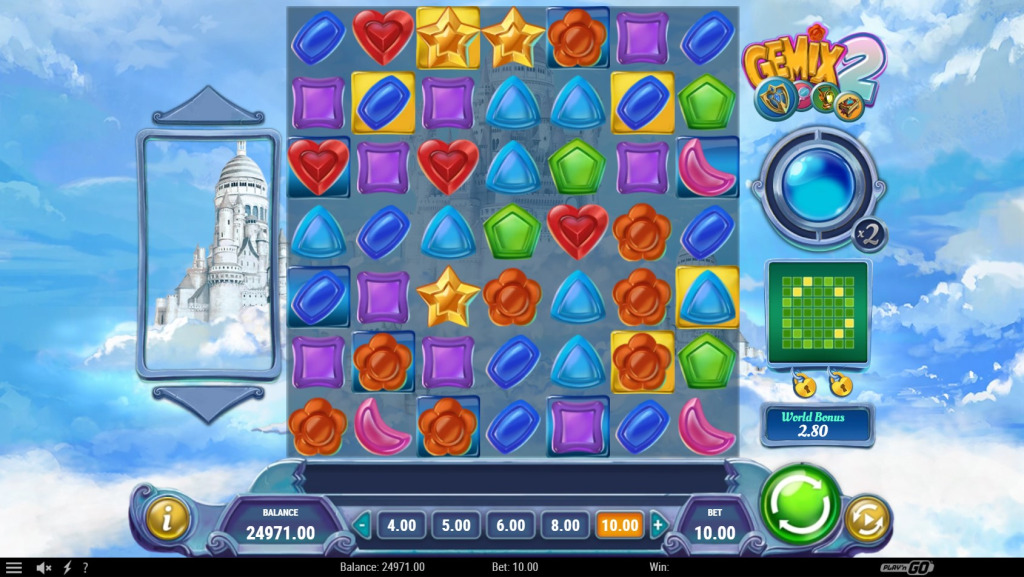Screen dimensions: 1024x577
Task: Spin the reels with the green button
Action: pyautogui.click(x=800, y=503)
